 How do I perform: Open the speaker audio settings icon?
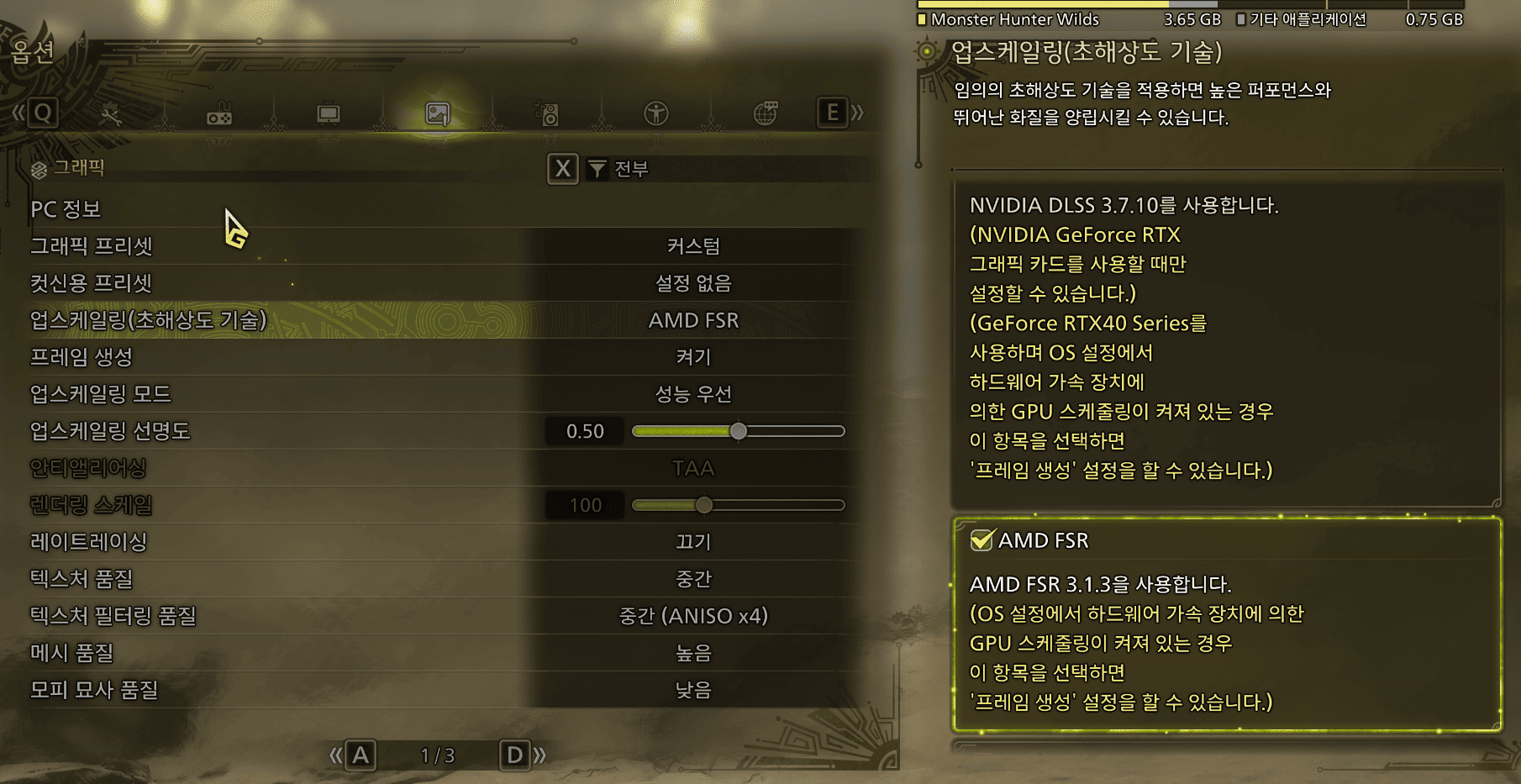[x=546, y=113]
